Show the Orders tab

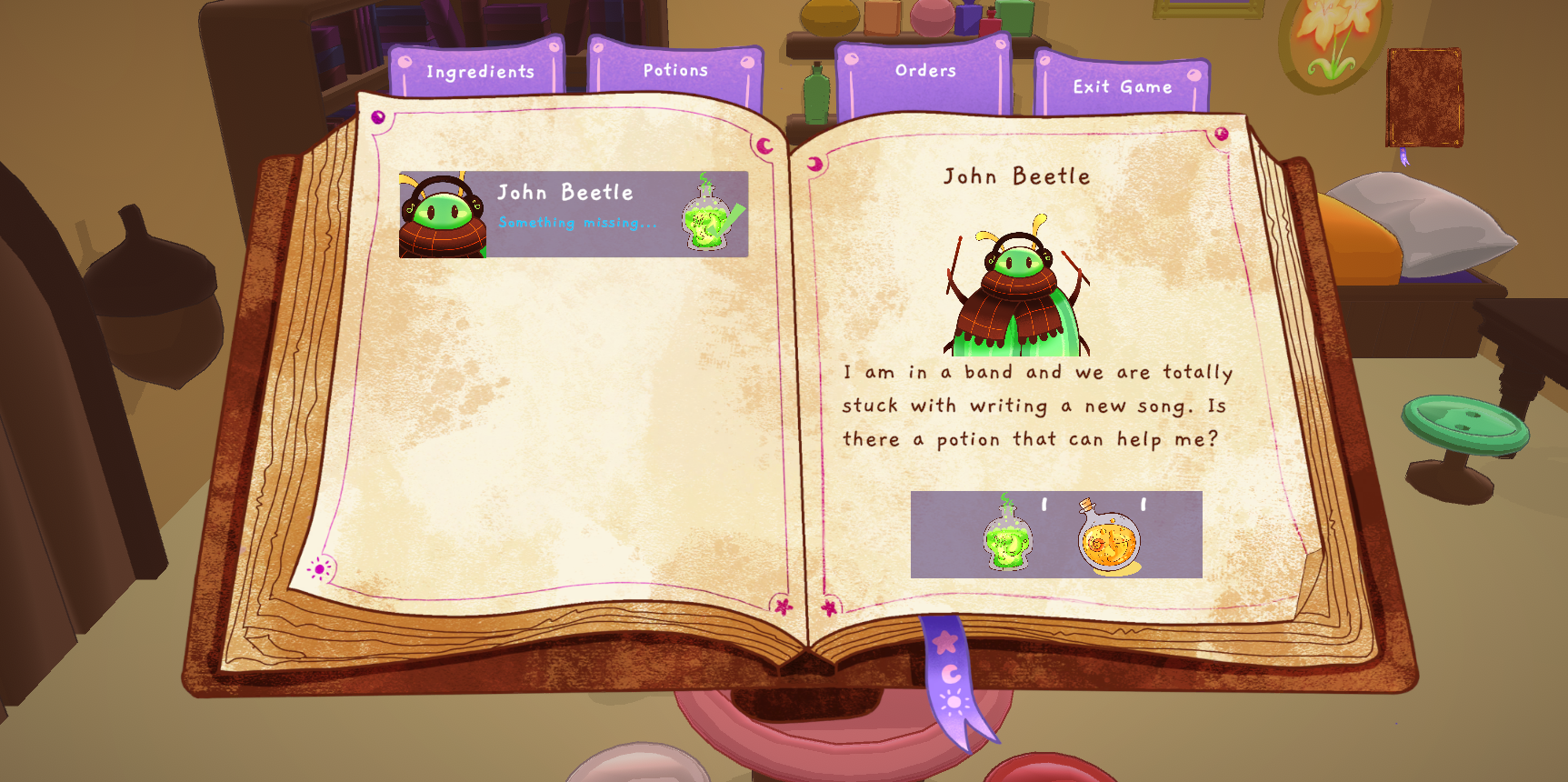coord(925,71)
